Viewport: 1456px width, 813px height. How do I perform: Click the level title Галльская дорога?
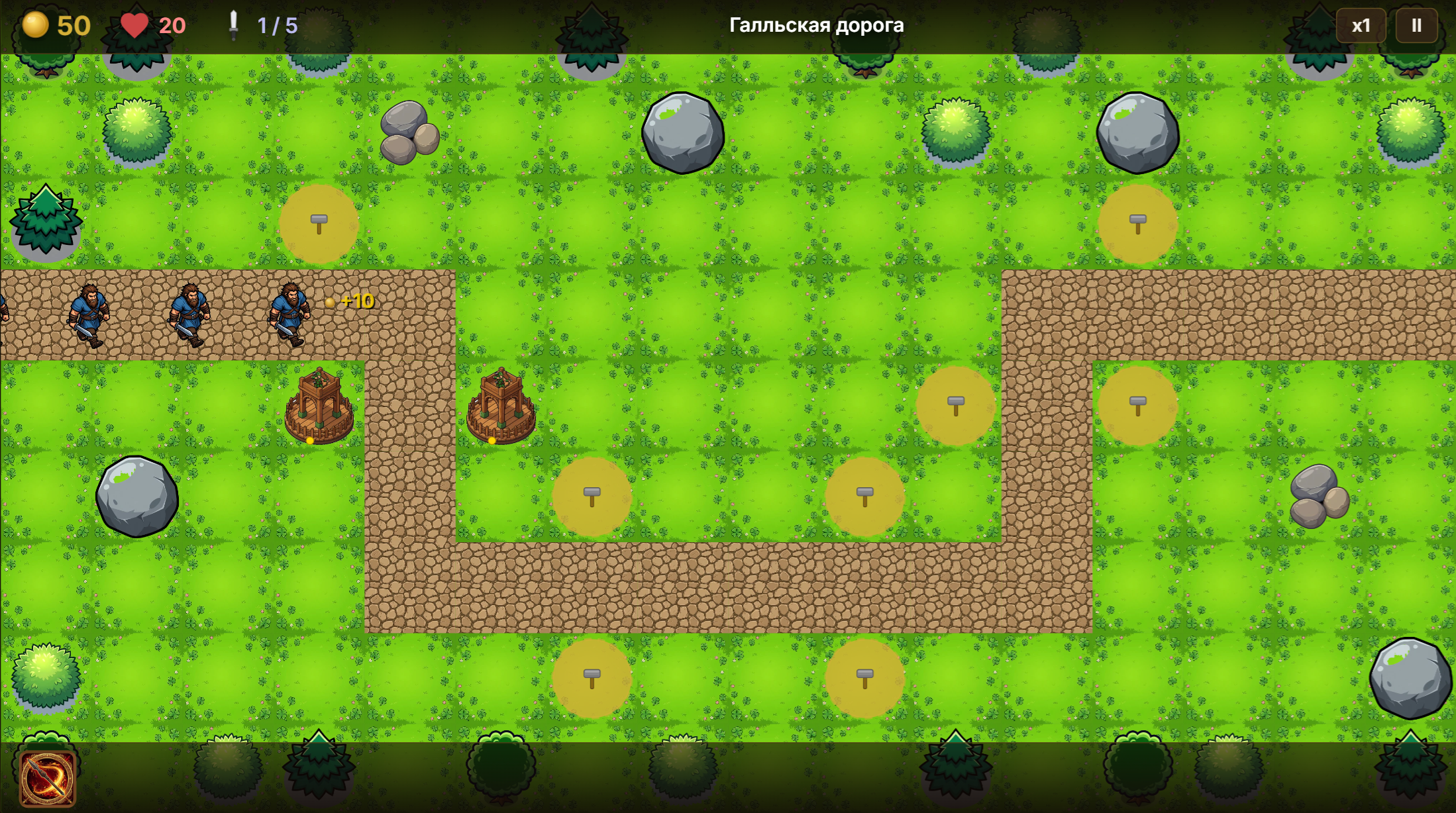click(817, 26)
